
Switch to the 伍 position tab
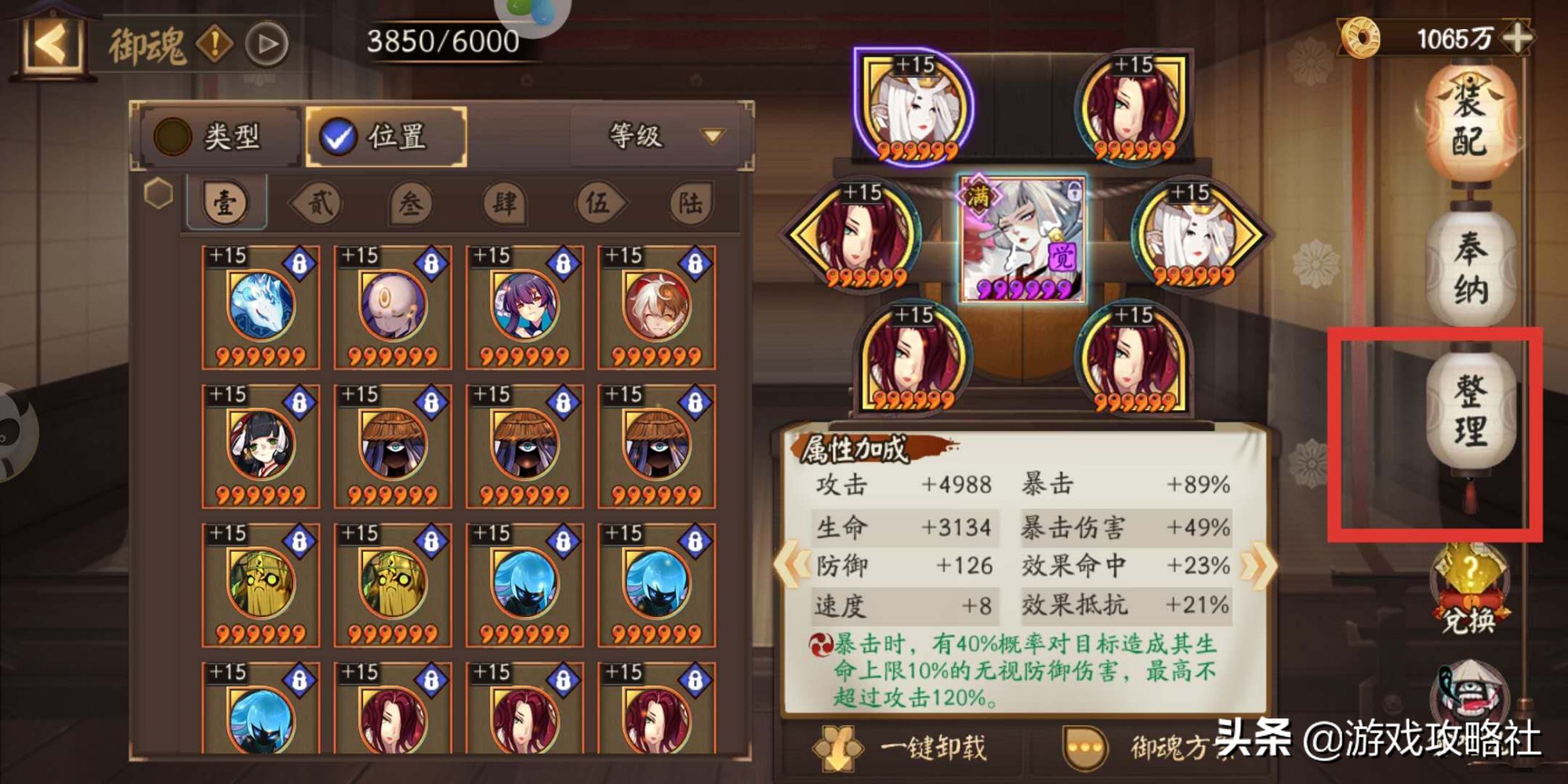point(597,204)
